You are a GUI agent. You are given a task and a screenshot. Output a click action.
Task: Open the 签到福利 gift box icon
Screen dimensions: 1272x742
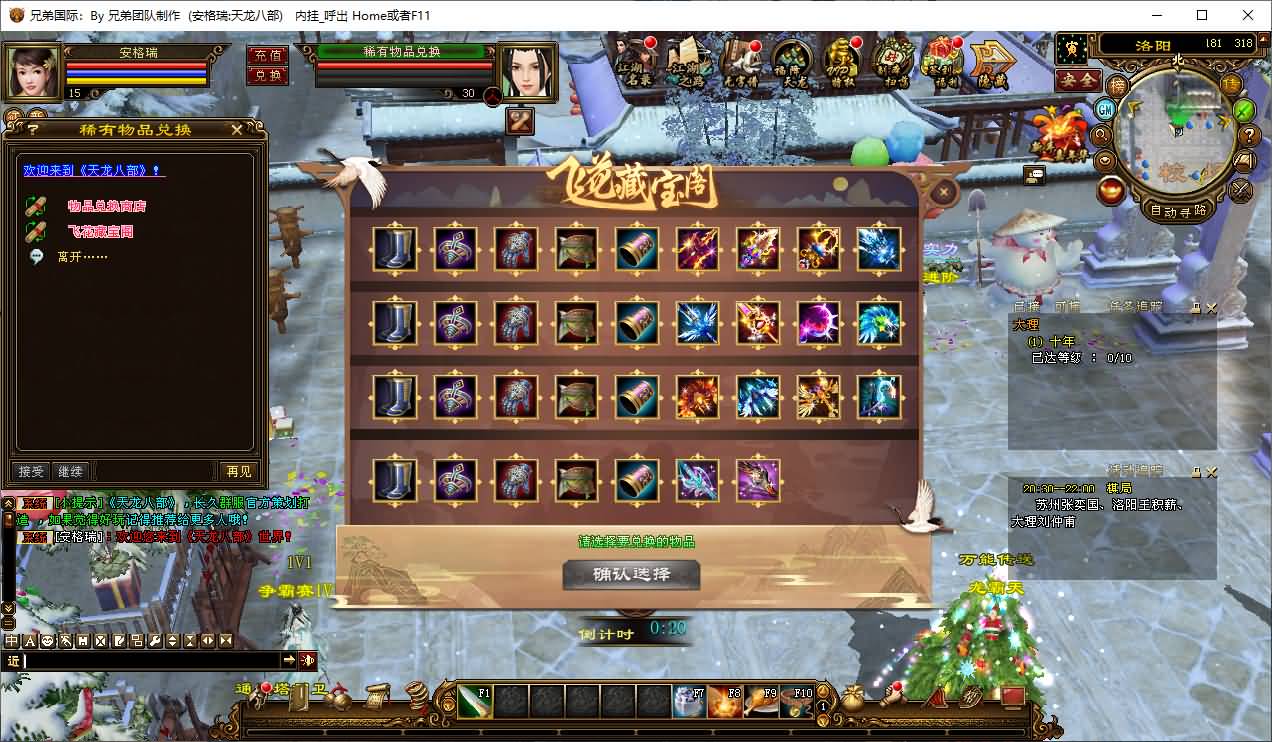[x=941, y=63]
